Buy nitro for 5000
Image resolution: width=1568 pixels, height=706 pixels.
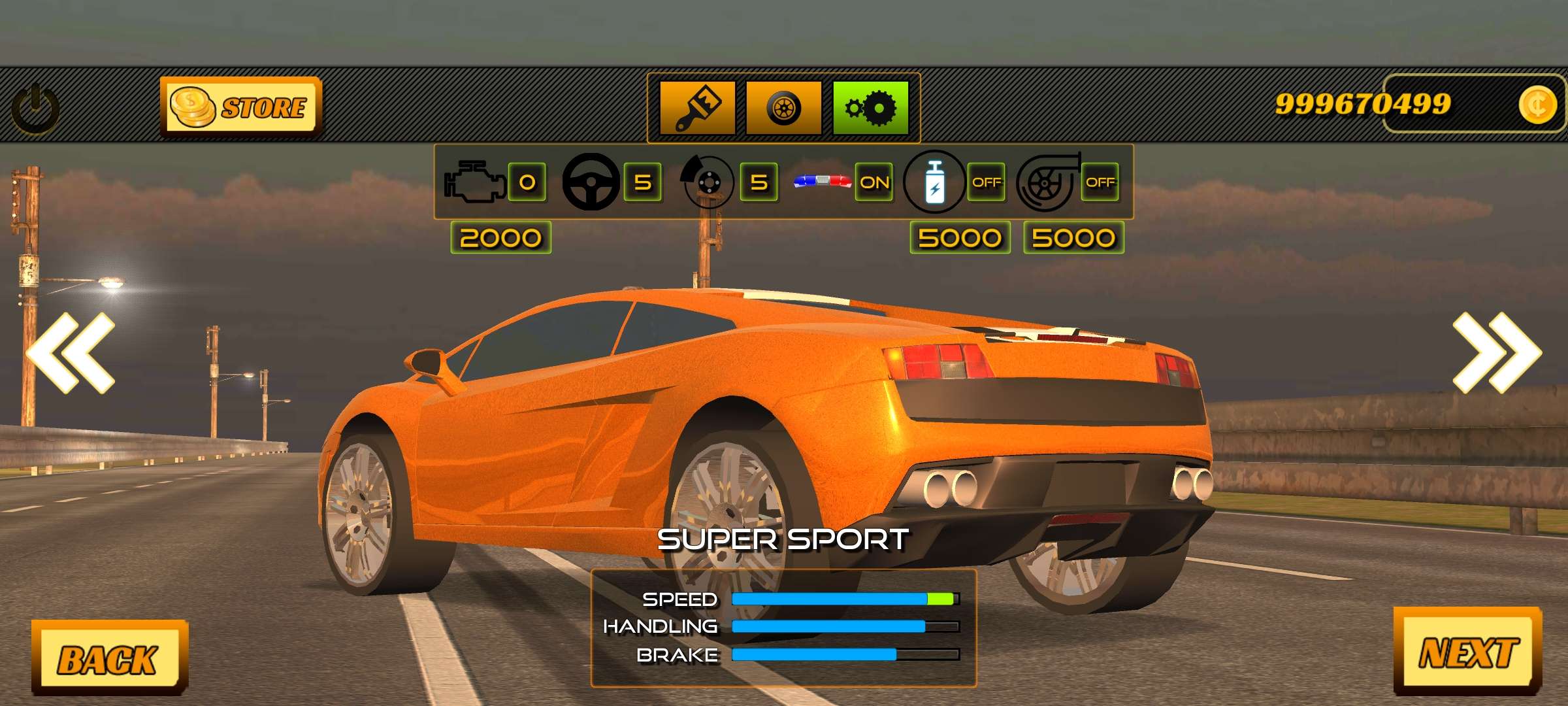click(960, 237)
